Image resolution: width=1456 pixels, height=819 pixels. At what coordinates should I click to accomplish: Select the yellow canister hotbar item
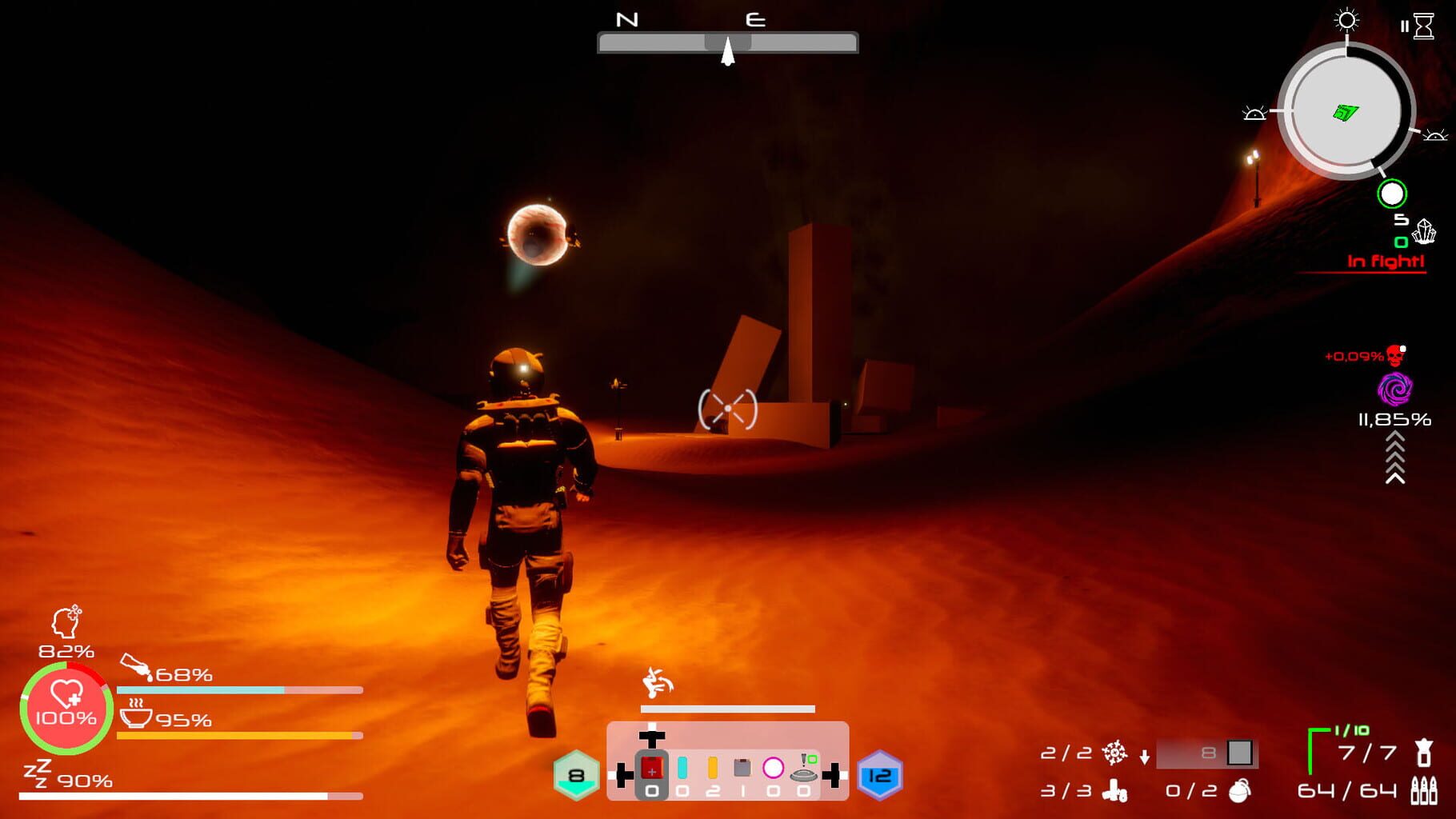point(713,768)
